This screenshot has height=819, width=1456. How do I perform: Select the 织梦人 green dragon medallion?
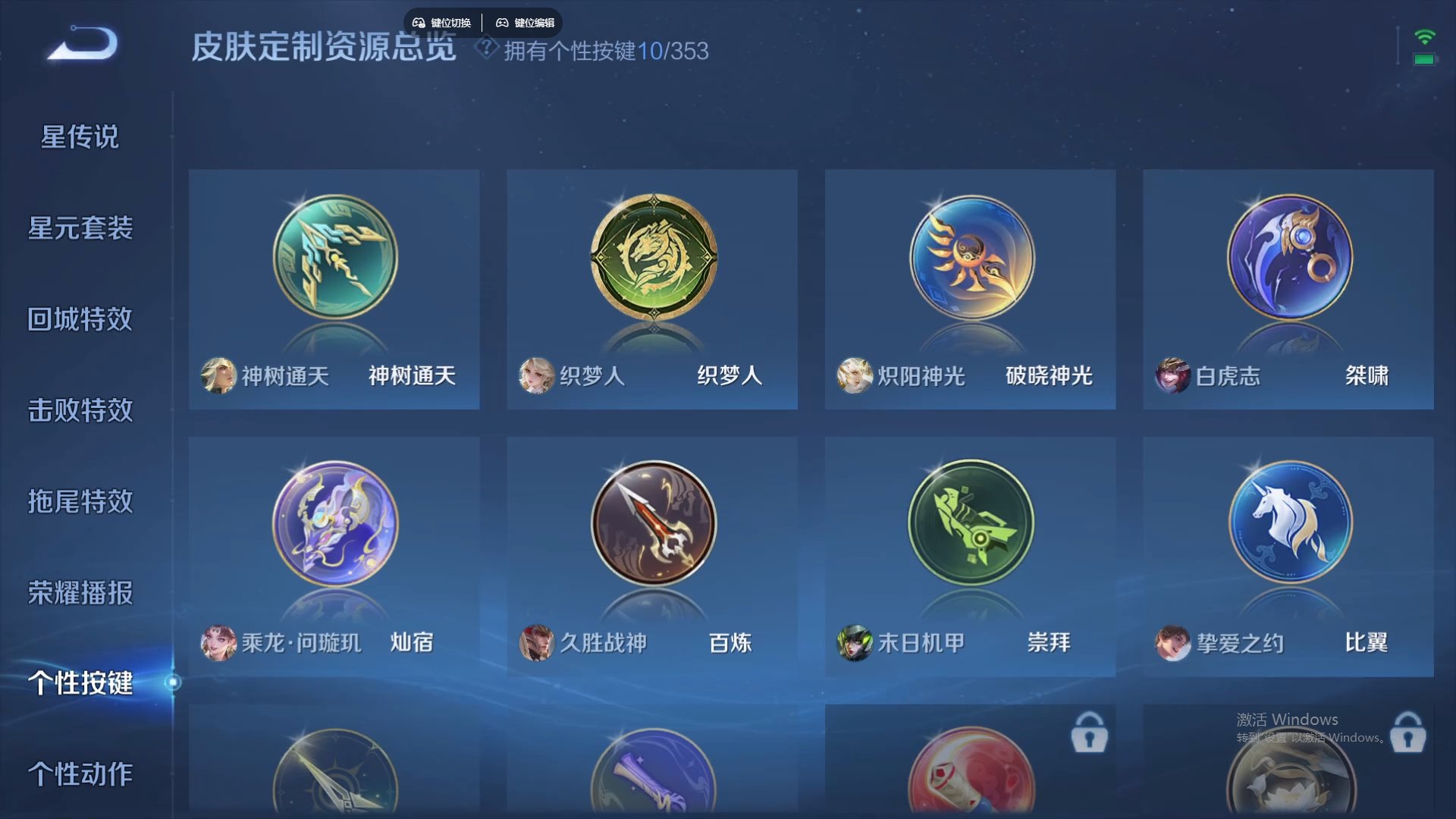tap(652, 258)
